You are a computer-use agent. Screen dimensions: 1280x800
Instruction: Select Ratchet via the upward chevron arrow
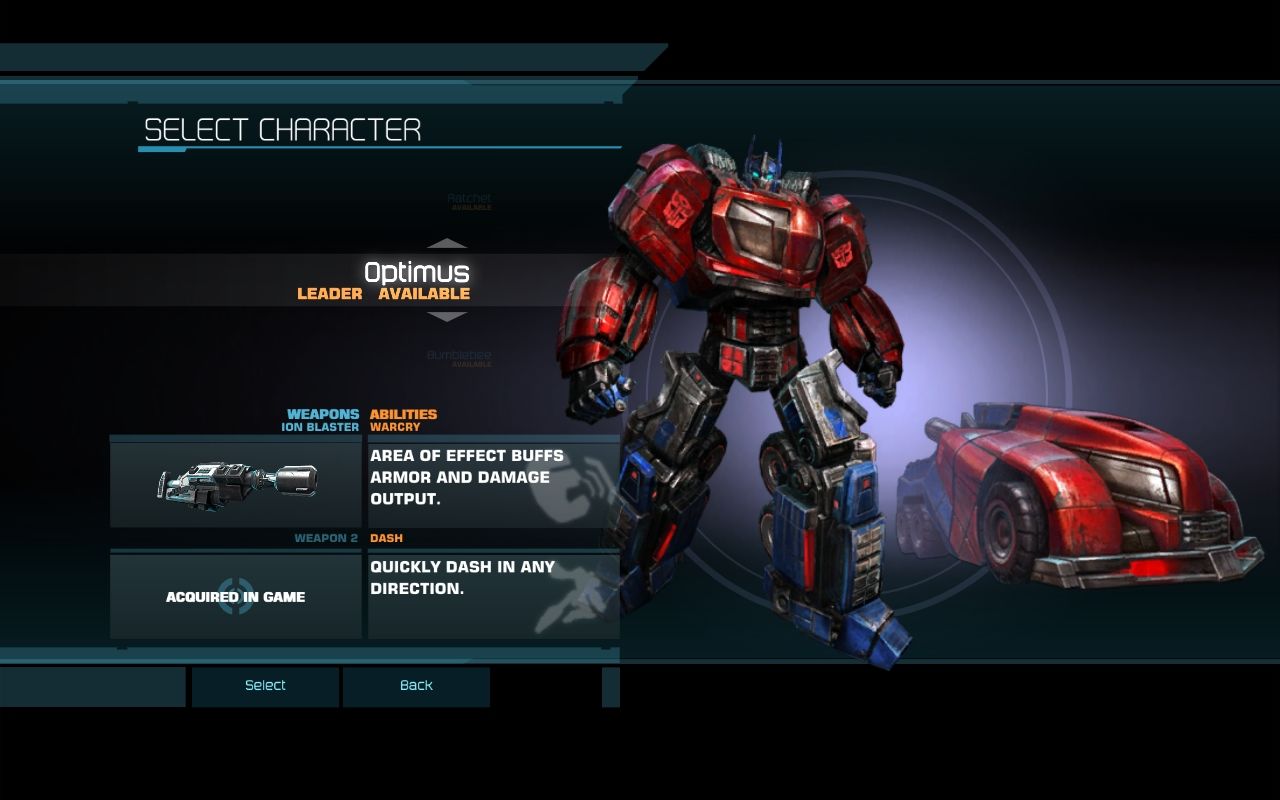click(x=447, y=242)
